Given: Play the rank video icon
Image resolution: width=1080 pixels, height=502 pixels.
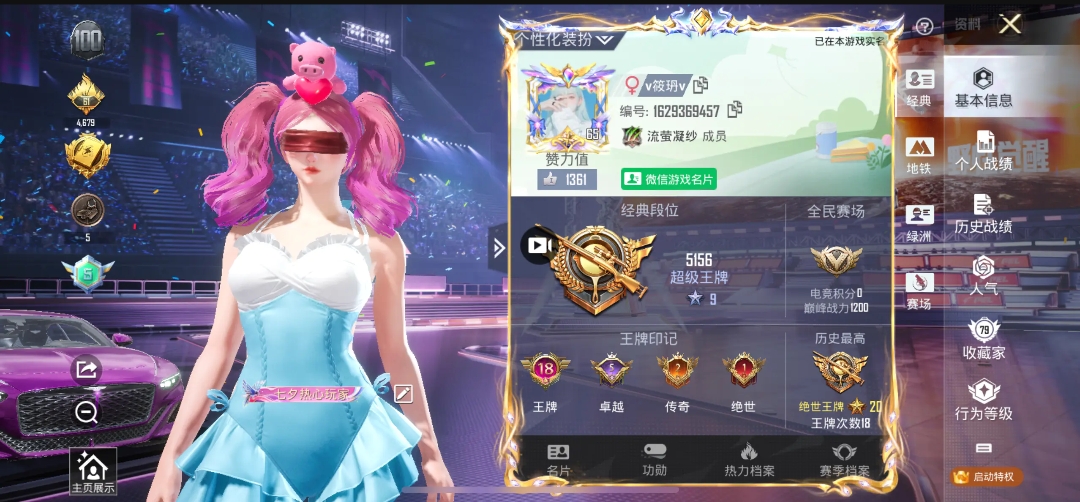Looking at the screenshot, I should (538, 245).
